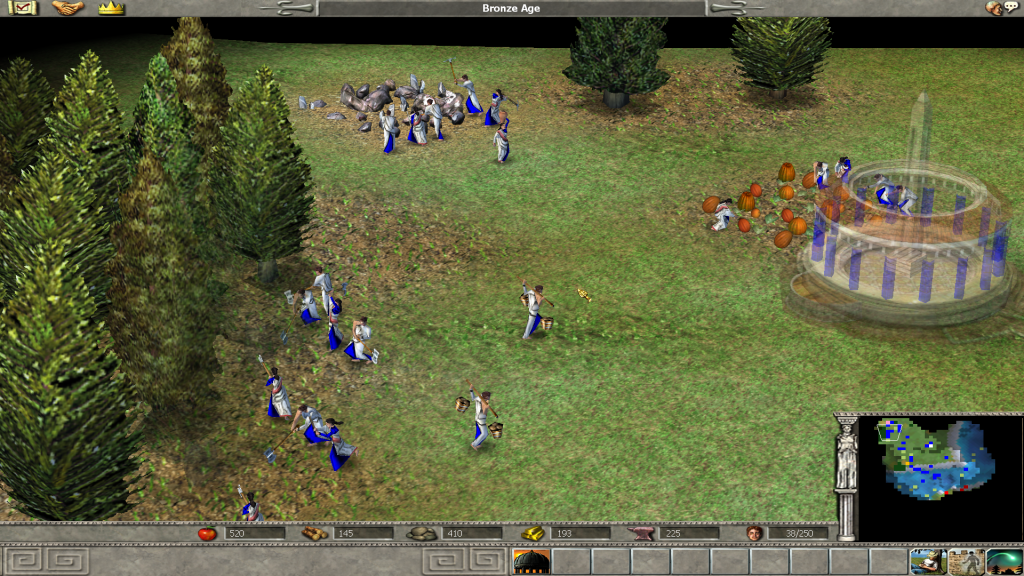Click the resting citizen icon
The width and height of the screenshot is (1024, 576).
point(928,562)
